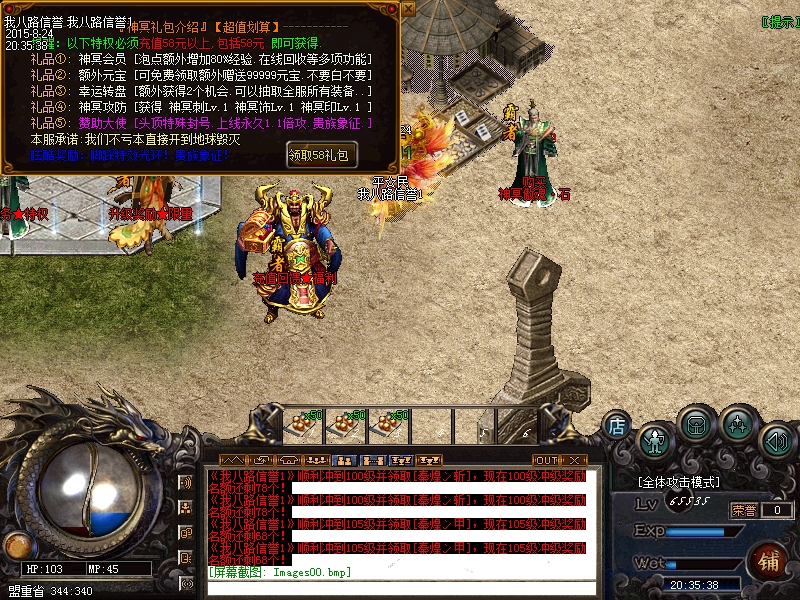Screen dimensions: 800x600
Task: Open the shop via the 店 button
Action: 618,427
